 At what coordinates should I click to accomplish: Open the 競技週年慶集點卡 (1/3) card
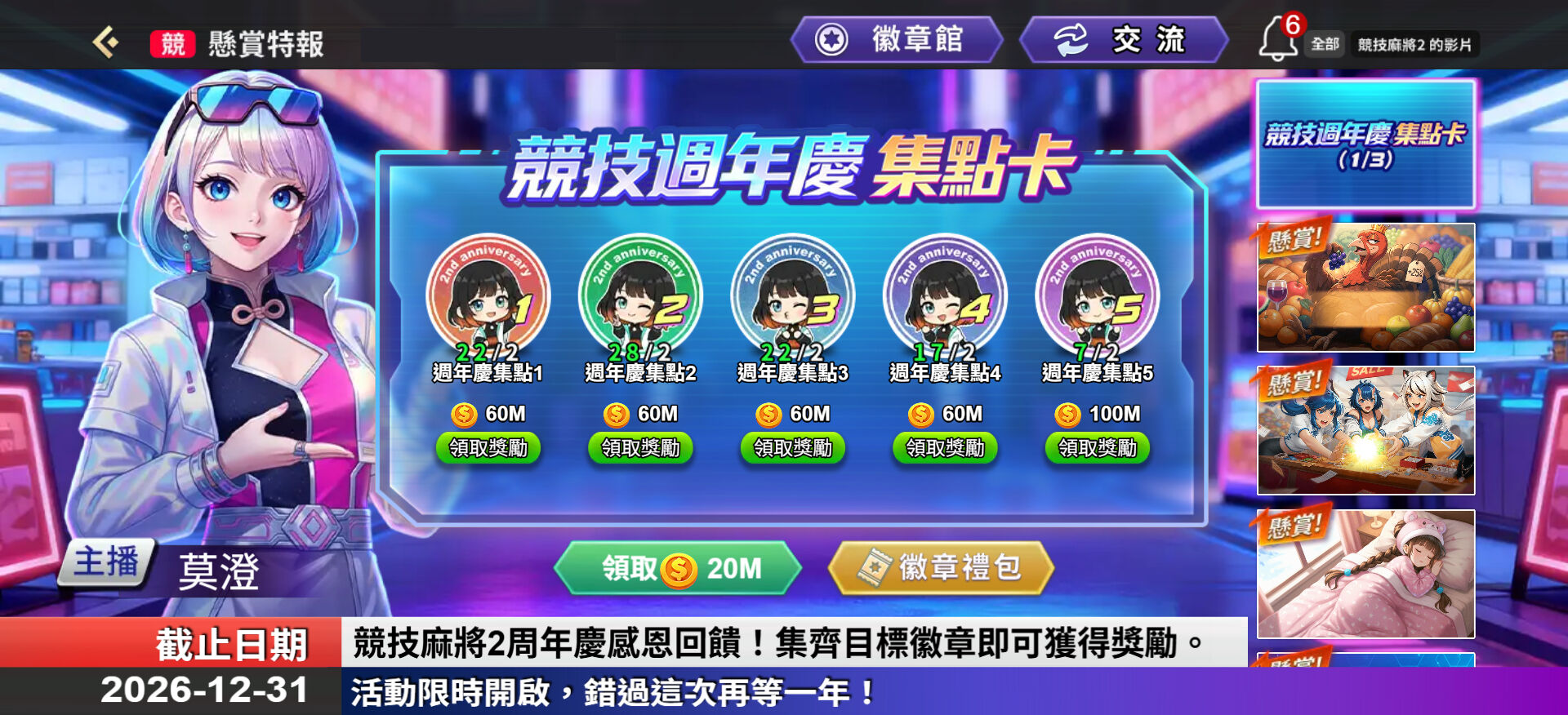tap(1365, 145)
